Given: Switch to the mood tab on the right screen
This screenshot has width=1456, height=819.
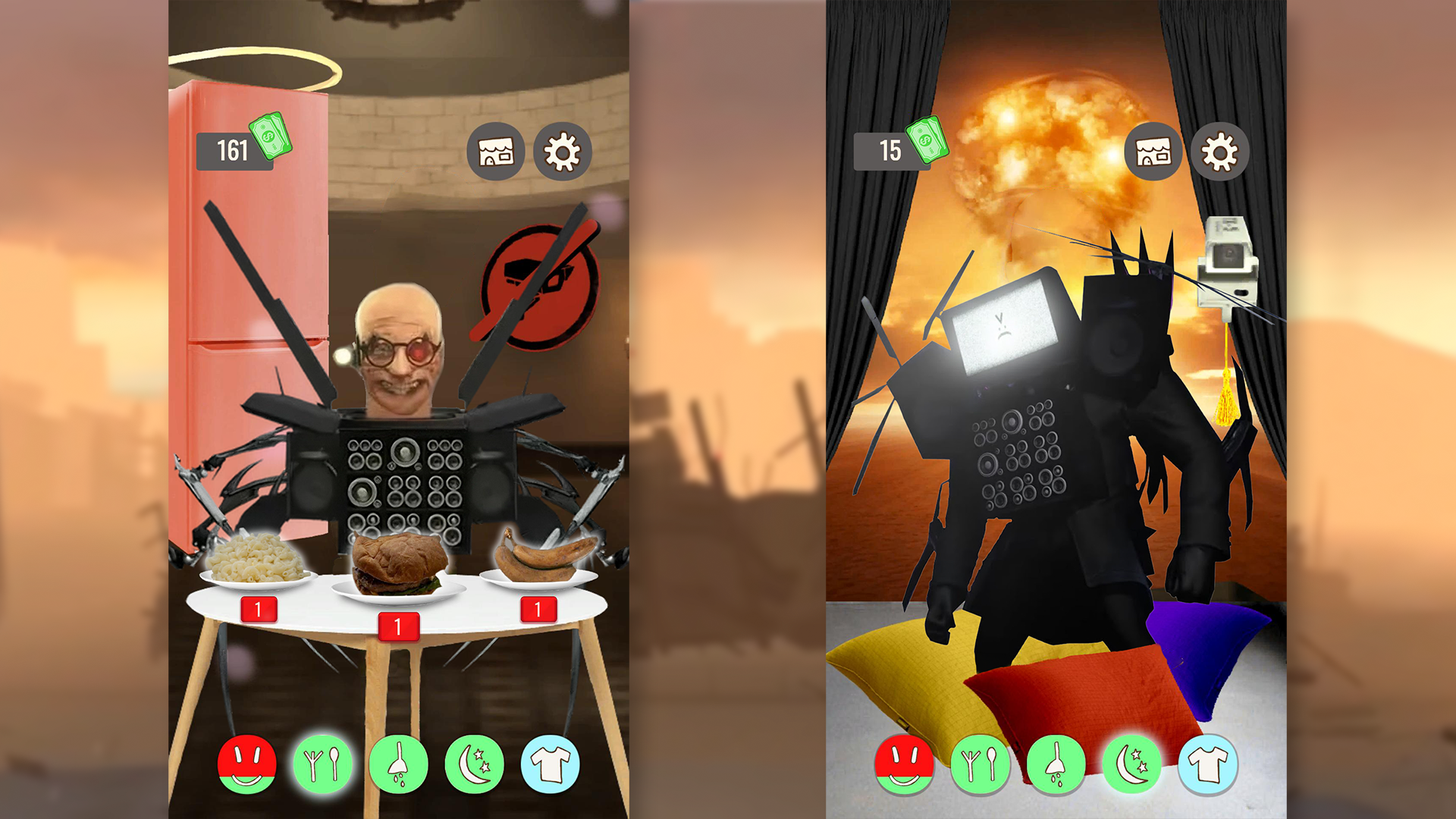Looking at the screenshot, I should tap(907, 764).
